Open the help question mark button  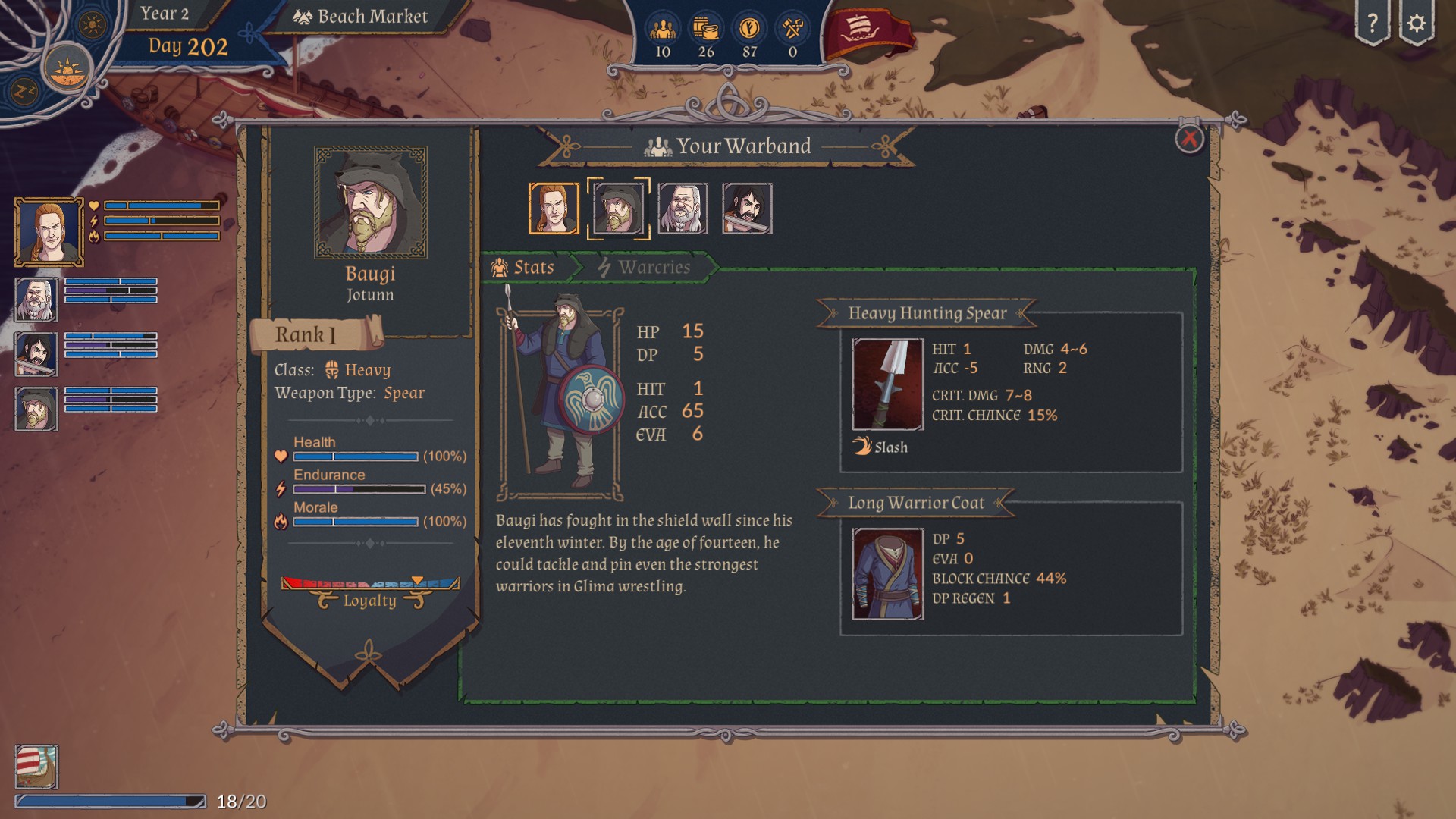1372,24
